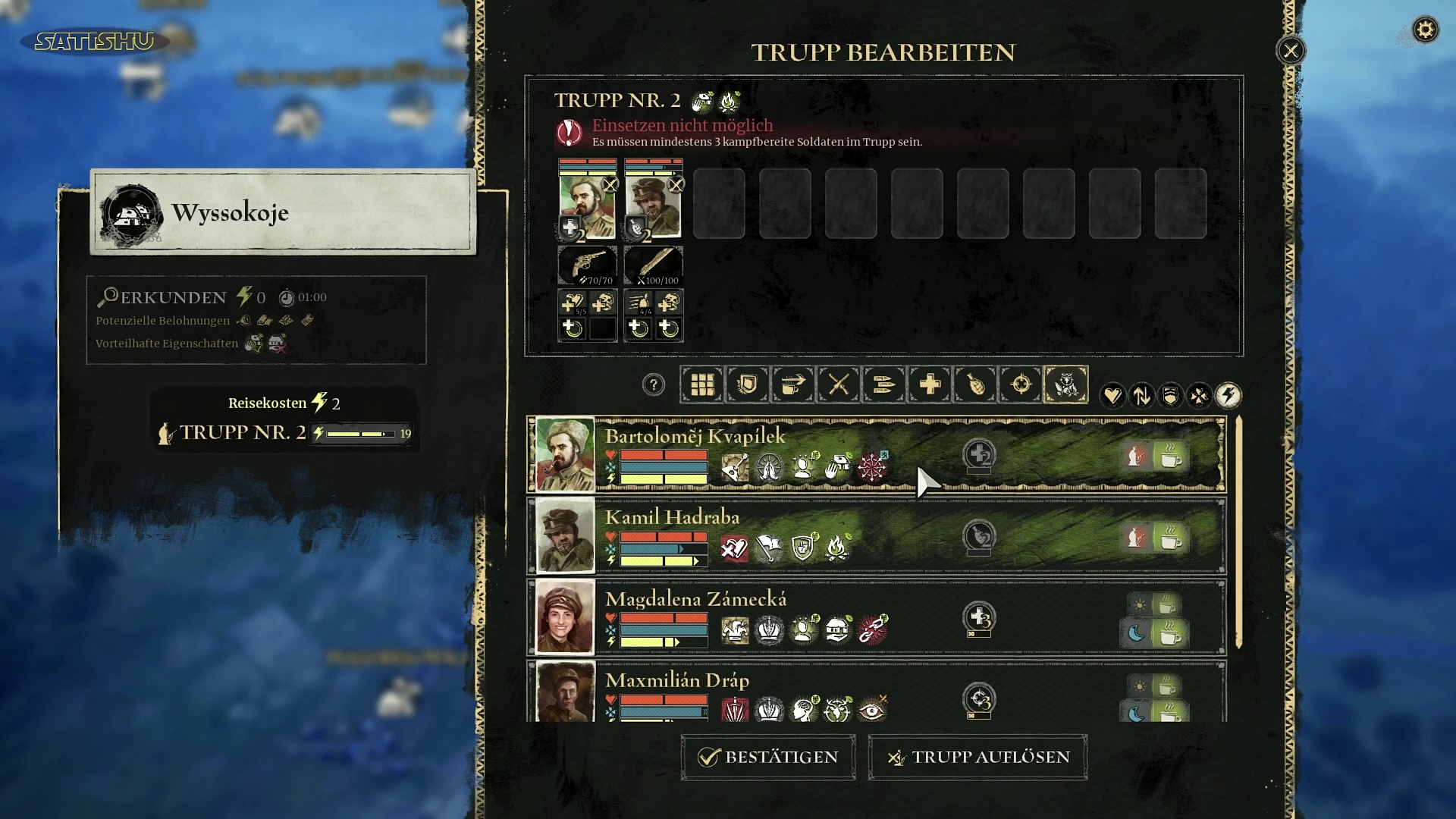Choose Maxmilián Dráp from the list
Screen dimensions: 1456x819
click(676, 681)
